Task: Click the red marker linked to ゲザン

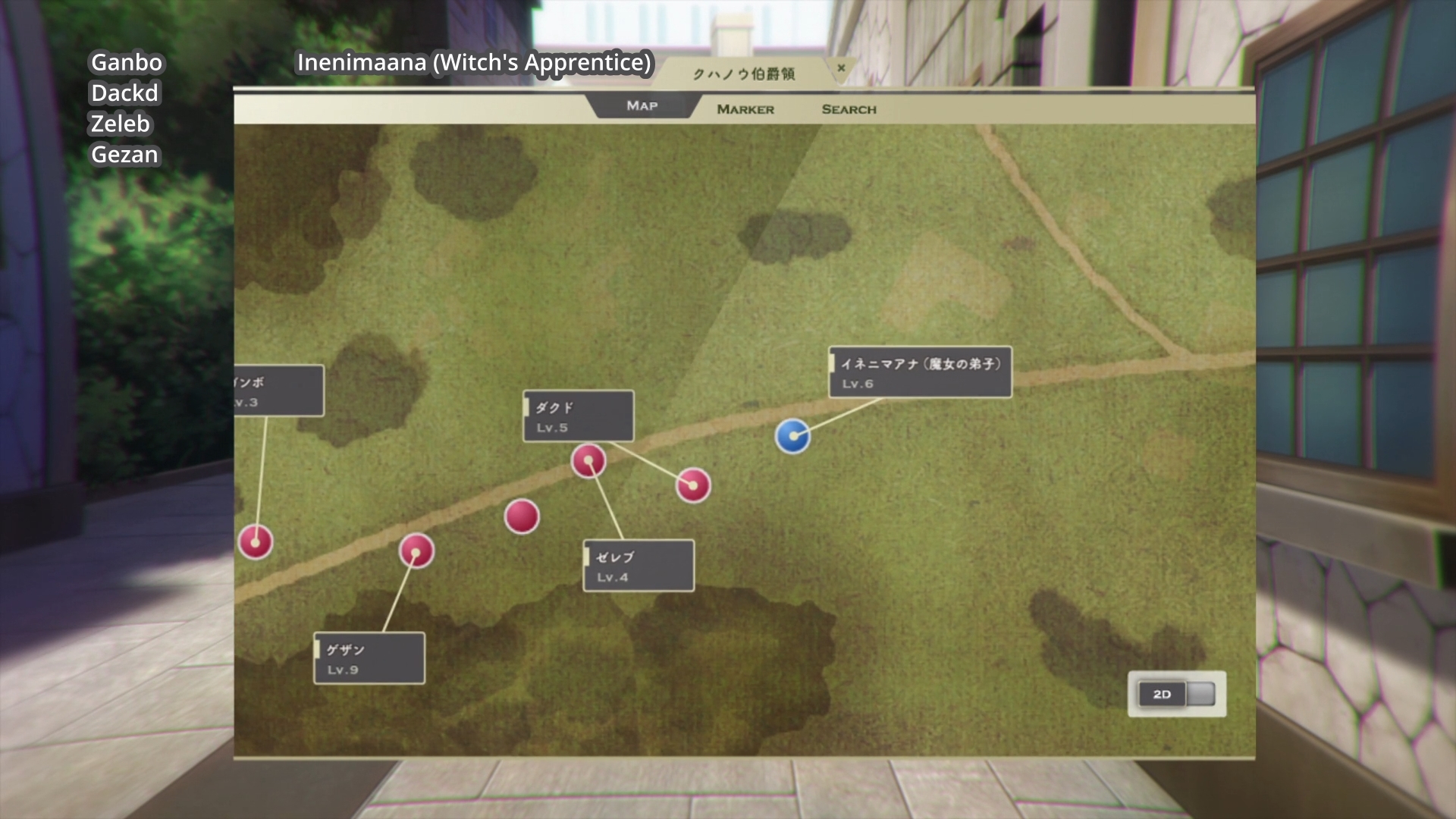Action: point(416,551)
